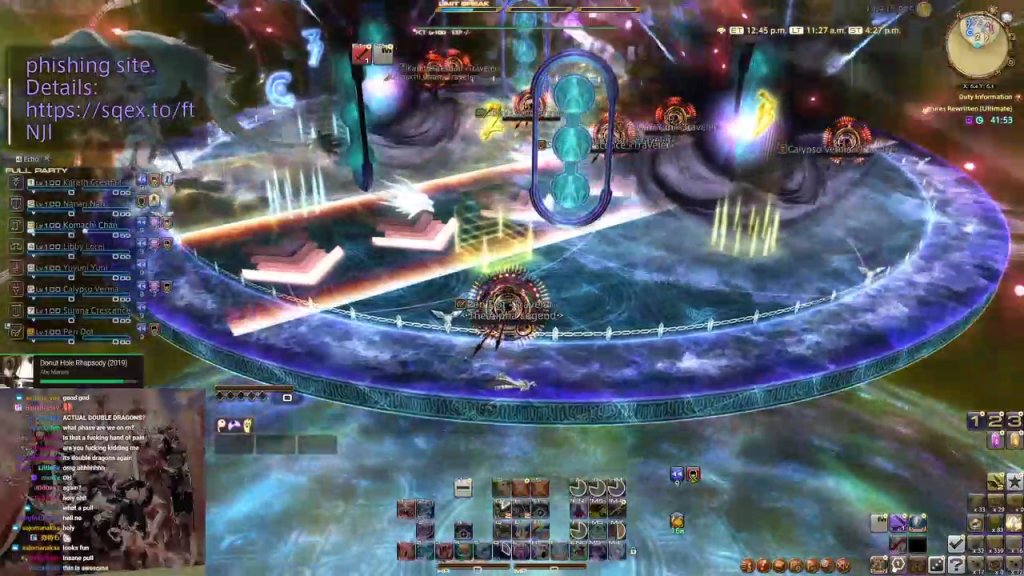This screenshot has width=1024, height=576.
Task: Open the stream chat overlay
Action: point(102,480)
